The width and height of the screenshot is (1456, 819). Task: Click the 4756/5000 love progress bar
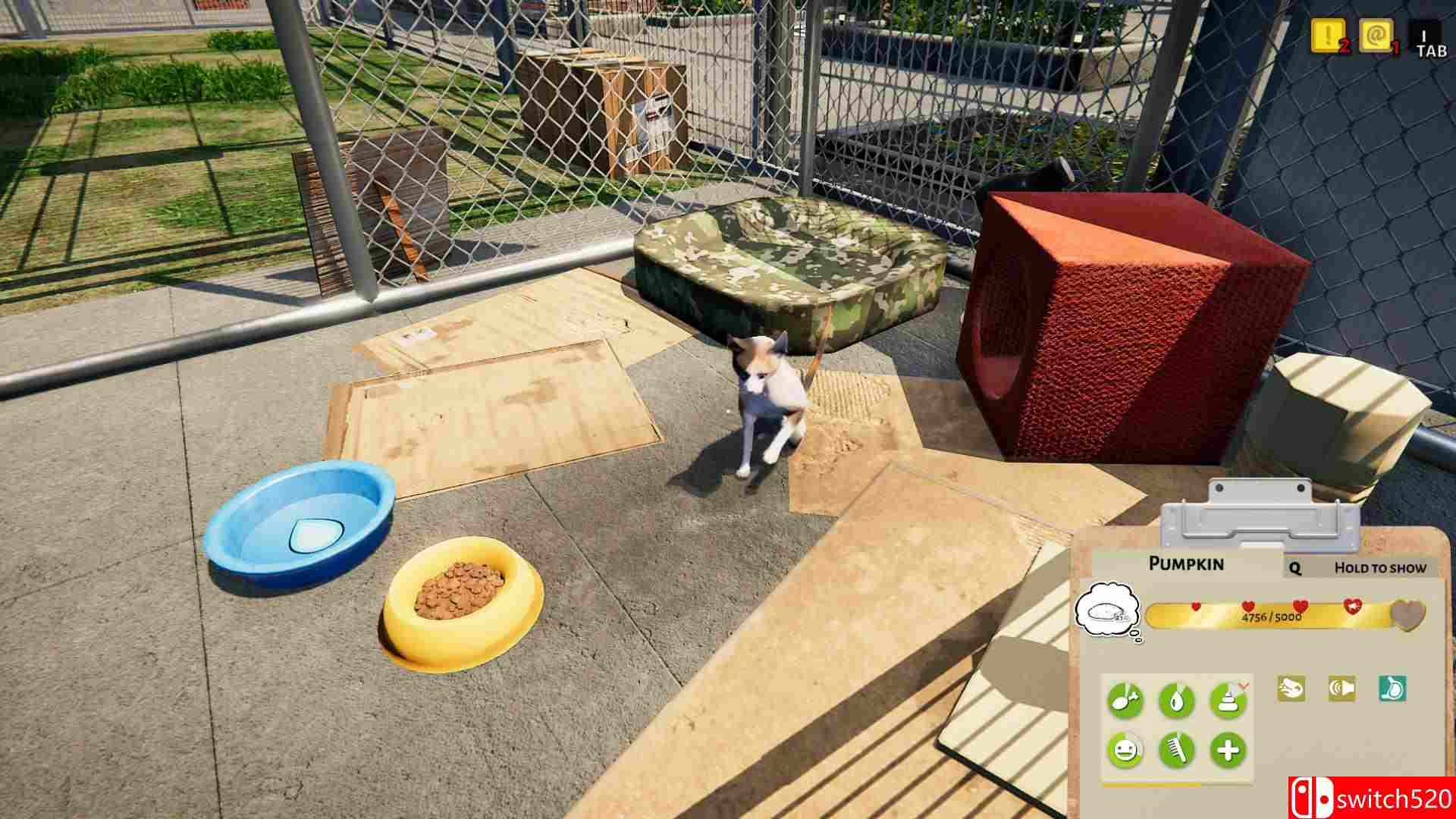pyautogui.click(x=1272, y=617)
